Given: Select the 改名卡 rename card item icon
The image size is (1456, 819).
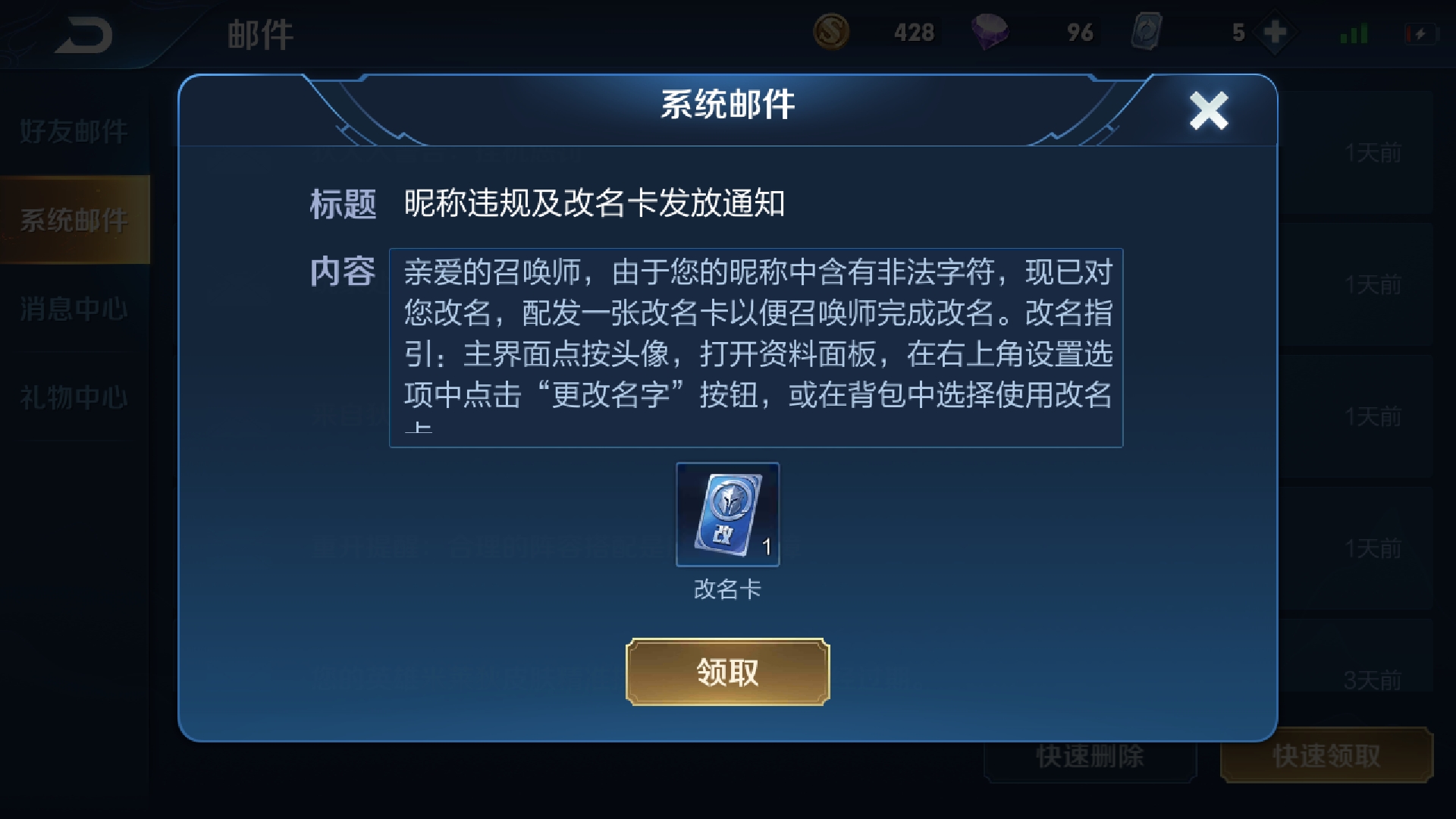Looking at the screenshot, I should (726, 516).
